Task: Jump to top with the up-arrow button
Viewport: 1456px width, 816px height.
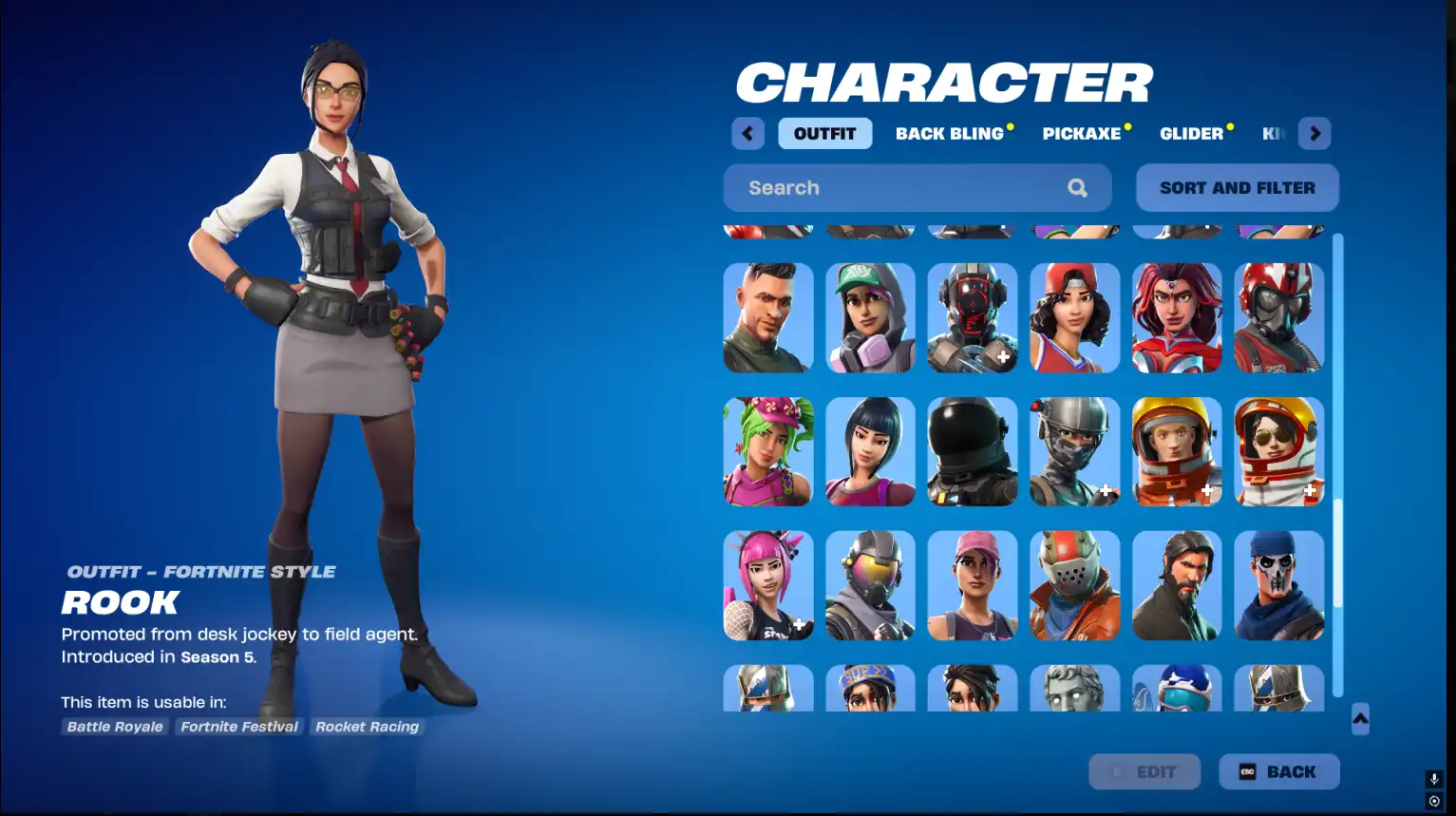Action: (1360, 719)
